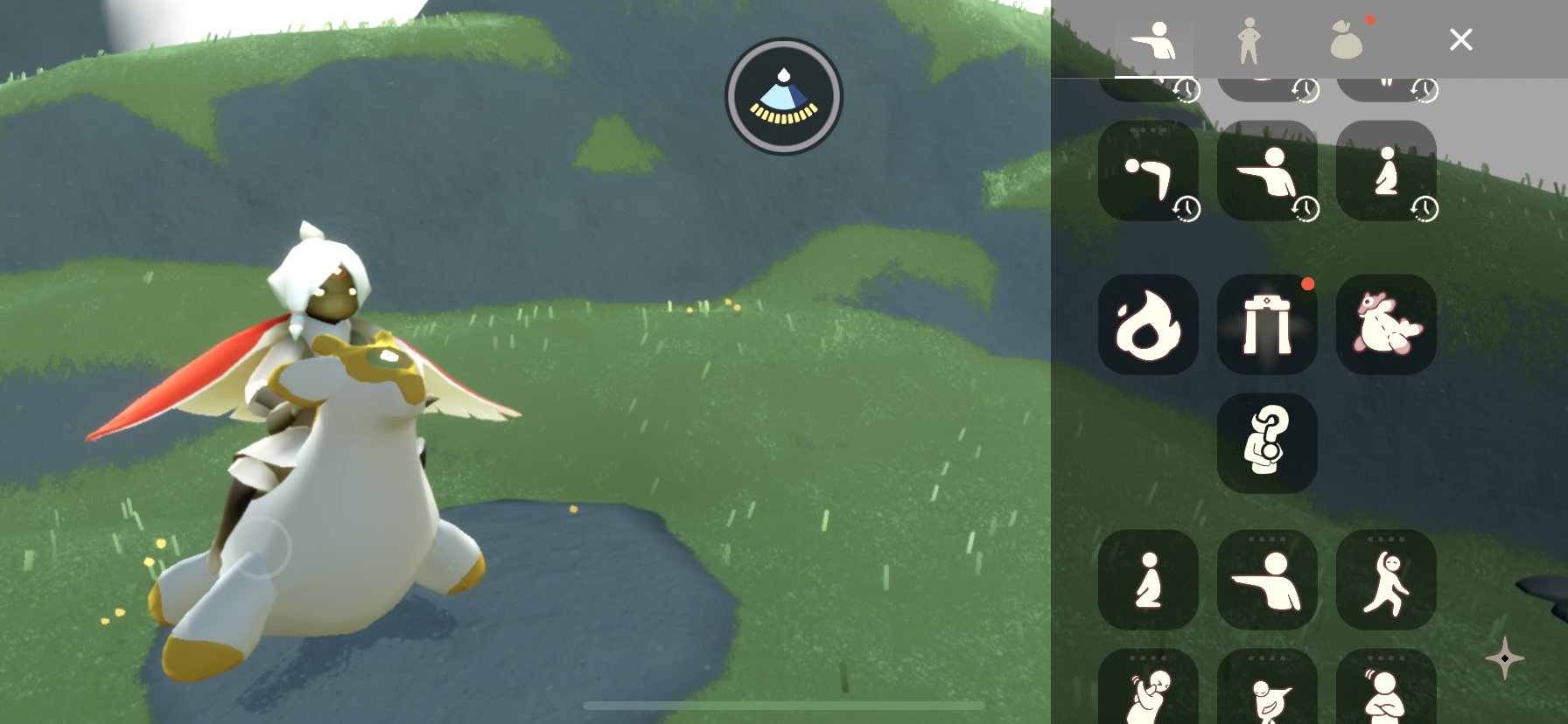Select the pointing figure emotes tab
1568x724 pixels.
[1153, 40]
